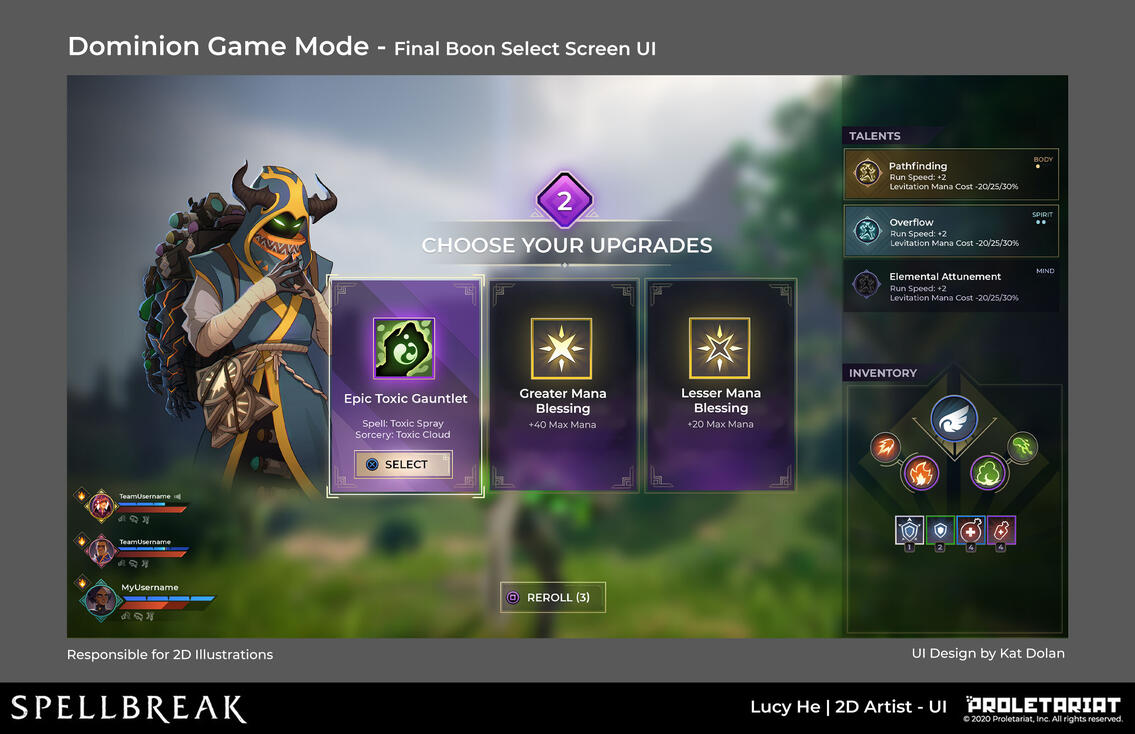
Task: Click the red-haired teammate portrait
Action: (x=101, y=506)
